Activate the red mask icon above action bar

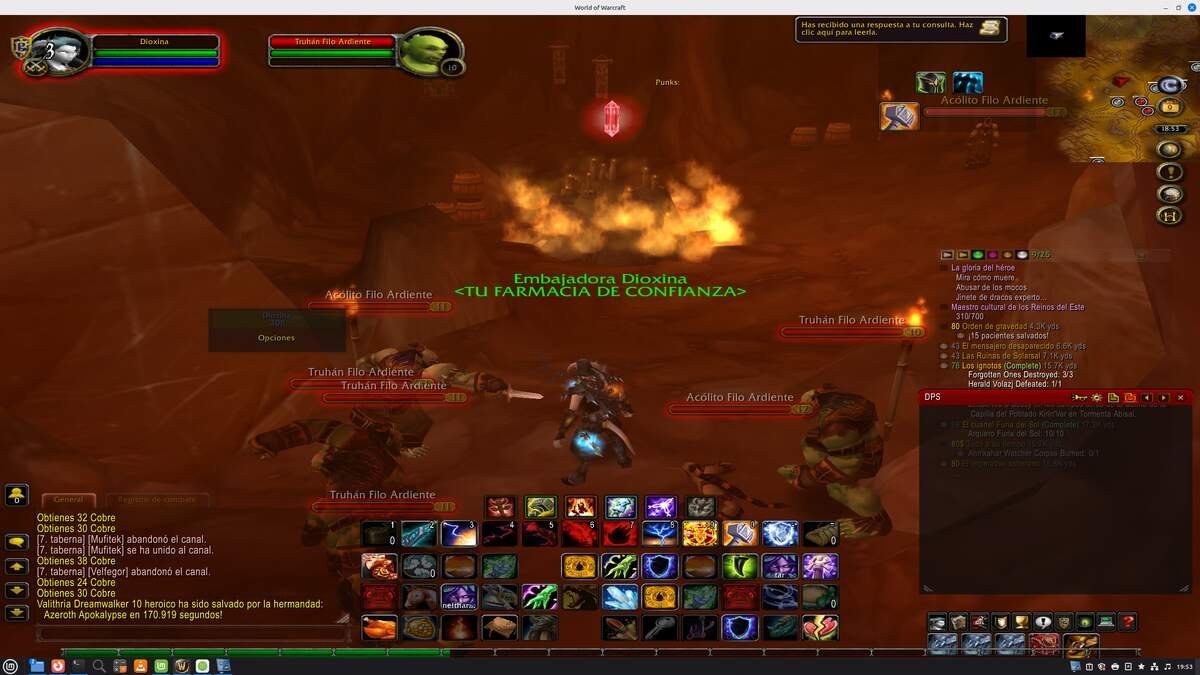click(x=500, y=507)
